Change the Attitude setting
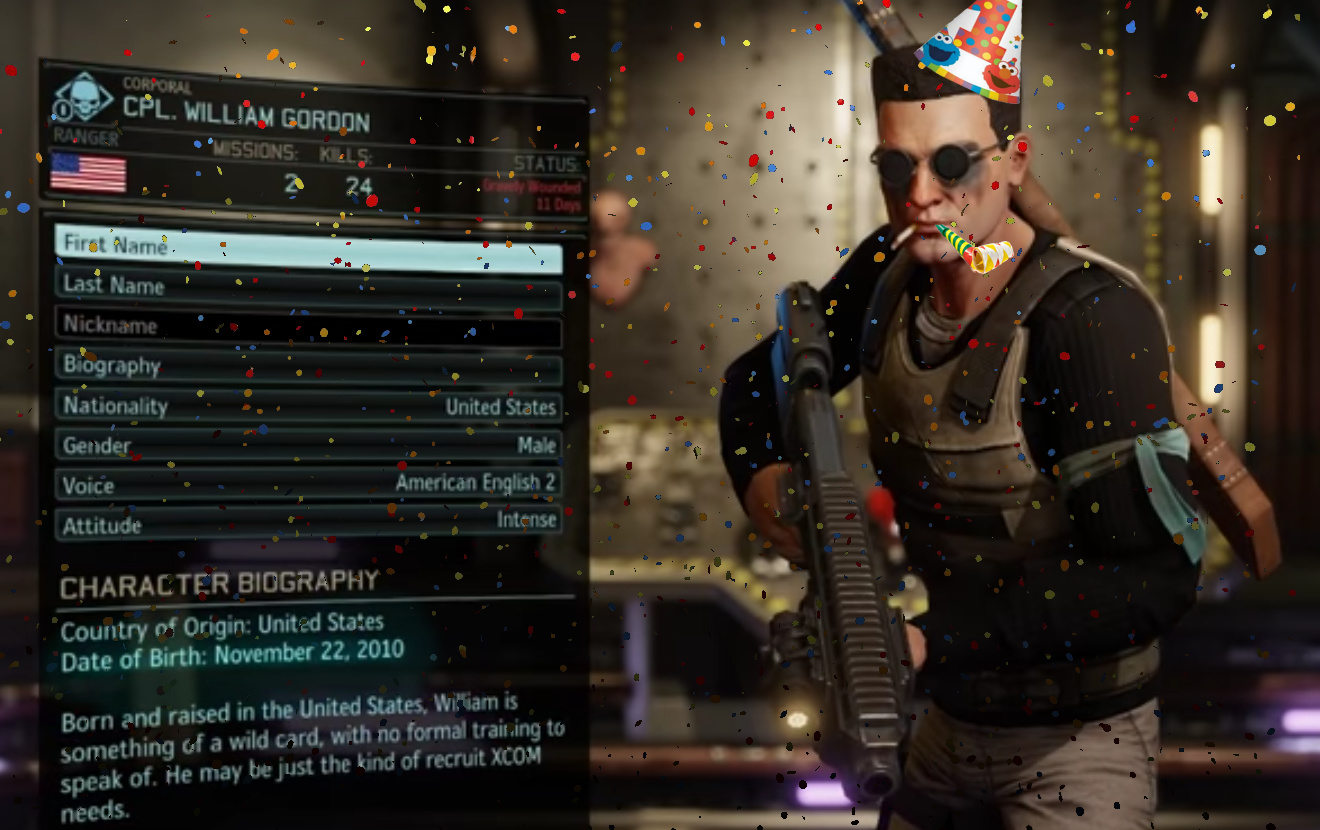This screenshot has width=1320, height=830. click(308, 523)
